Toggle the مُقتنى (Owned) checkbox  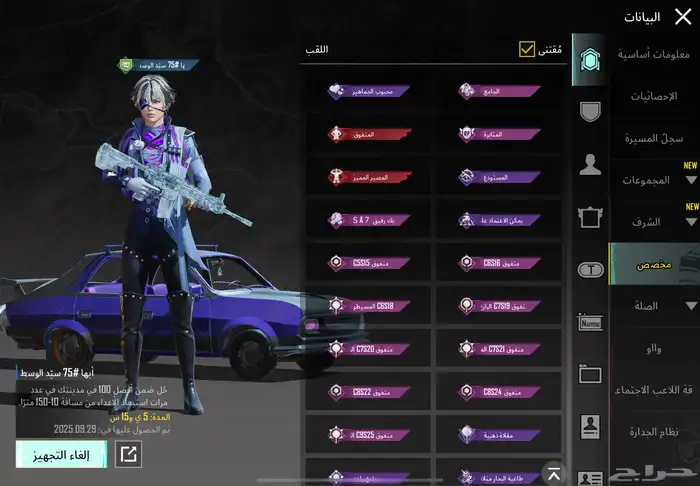tap(527, 49)
